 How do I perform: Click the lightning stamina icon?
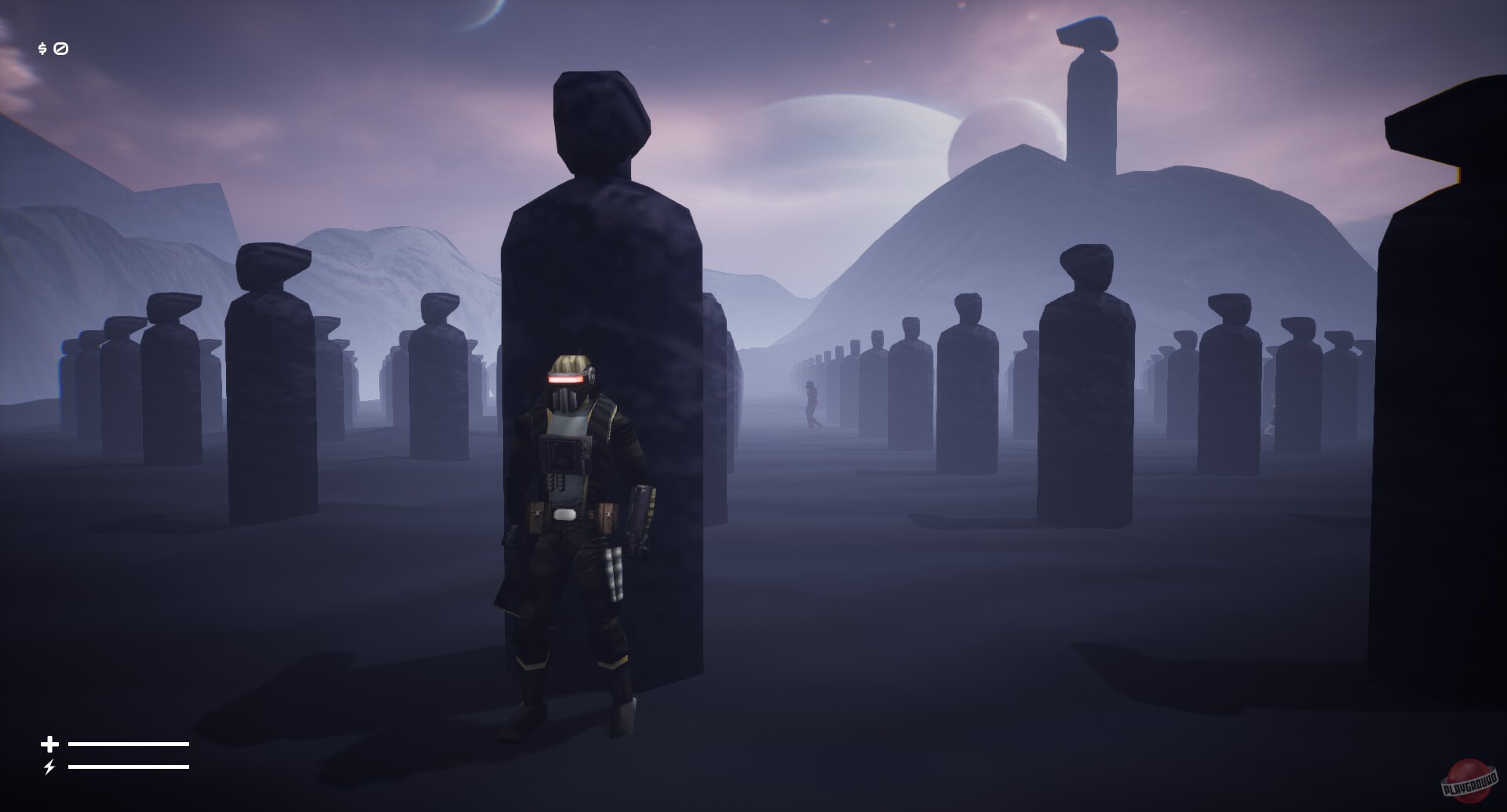pos(49,766)
